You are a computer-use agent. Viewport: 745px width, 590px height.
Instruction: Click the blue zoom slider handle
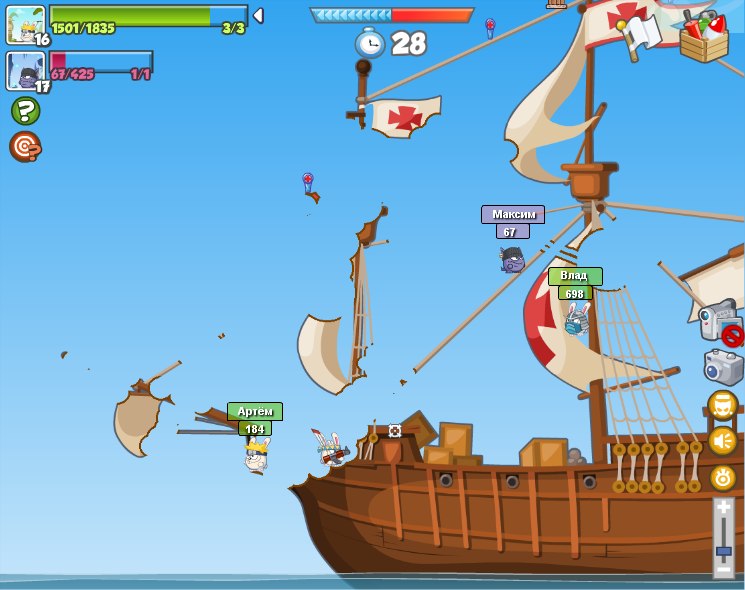(x=723, y=552)
